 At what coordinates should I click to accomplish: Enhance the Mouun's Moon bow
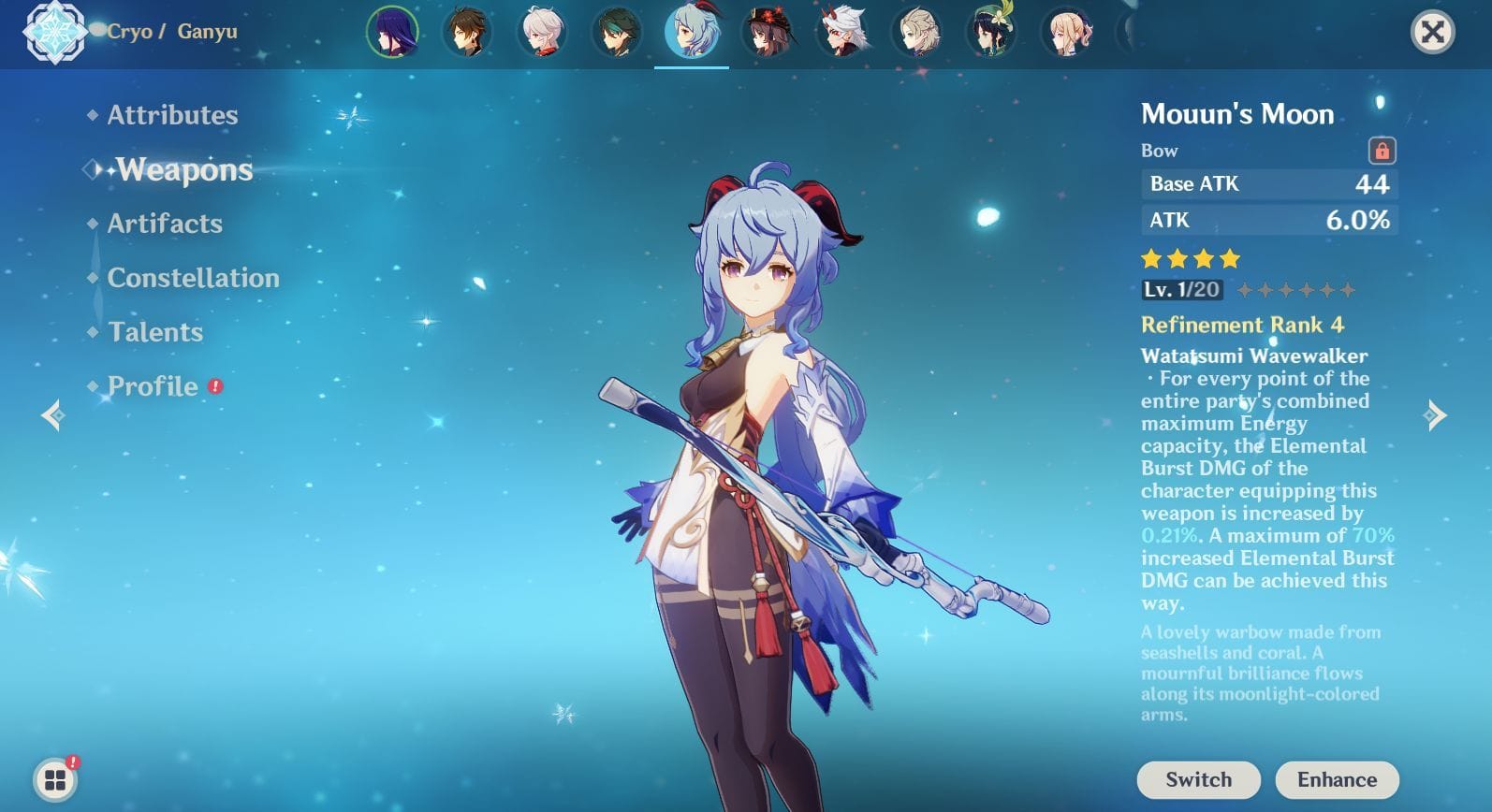[1337, 779]
